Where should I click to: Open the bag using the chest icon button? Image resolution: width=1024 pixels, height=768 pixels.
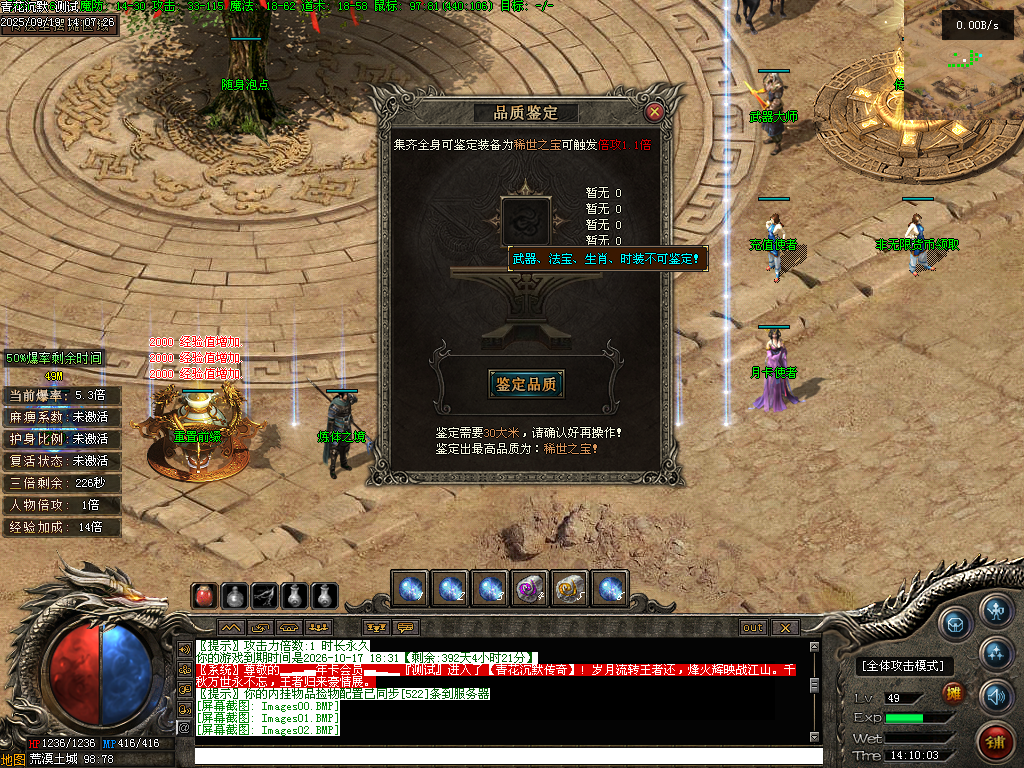[955, 622]
